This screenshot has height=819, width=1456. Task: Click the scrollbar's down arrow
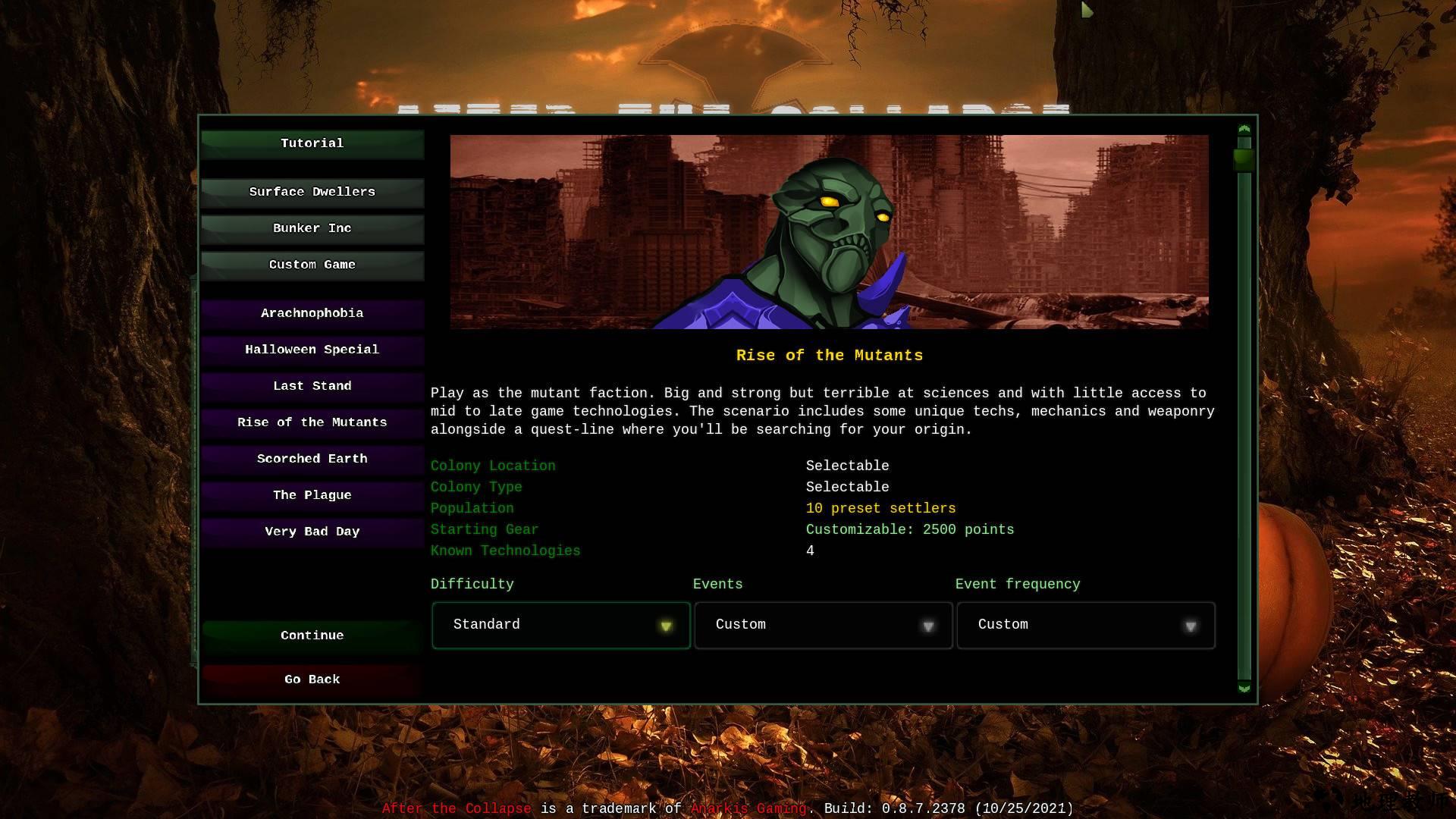(1244, 688)
